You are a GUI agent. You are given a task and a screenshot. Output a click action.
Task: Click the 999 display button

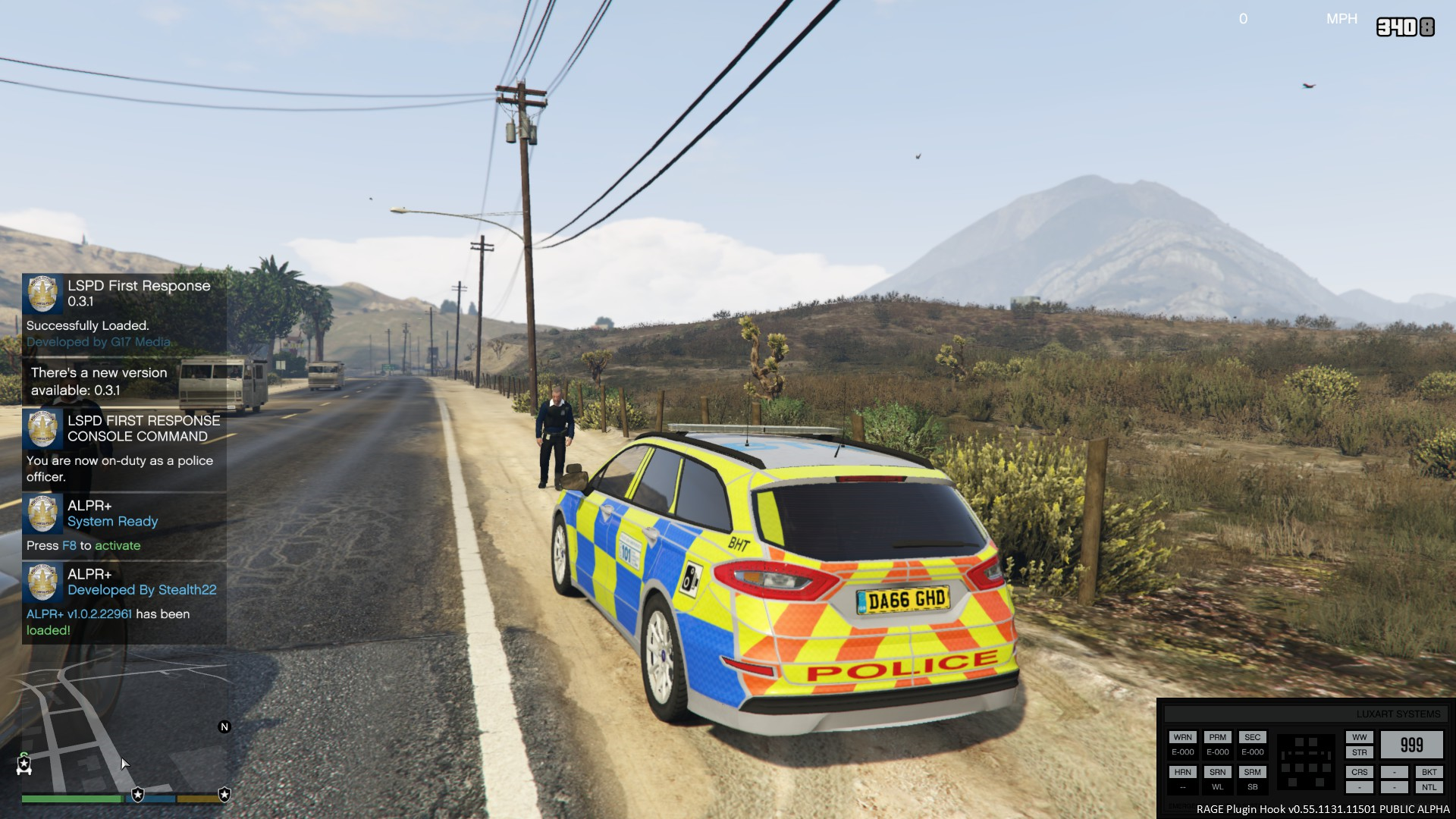coord(1411,745)
